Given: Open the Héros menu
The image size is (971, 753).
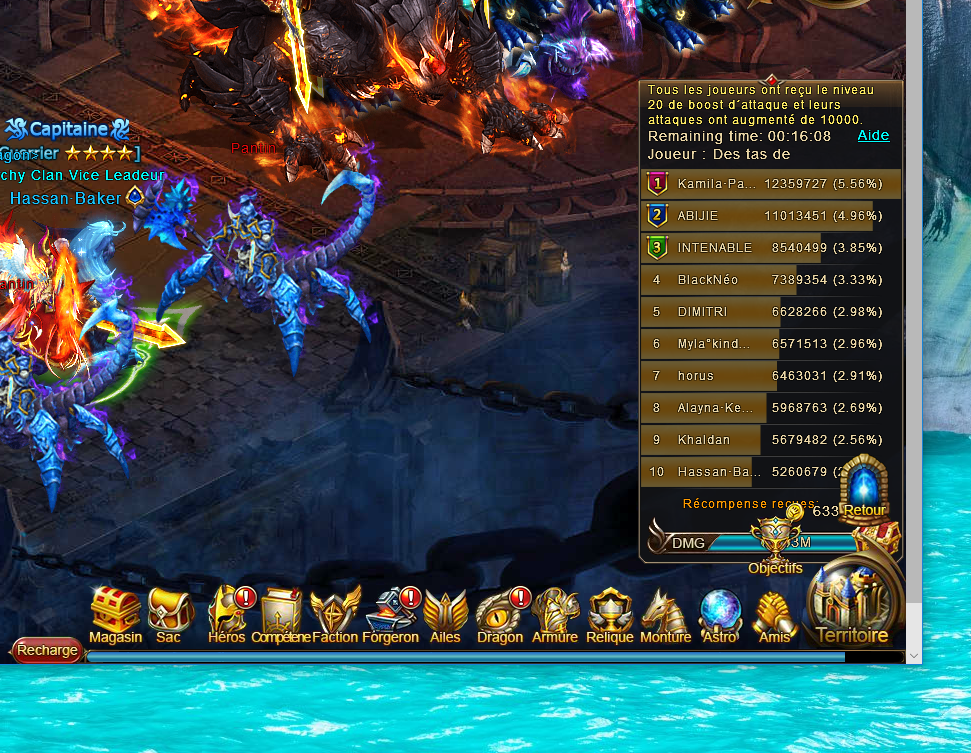Looking at the screenshot, I should [x=227, y=612].
